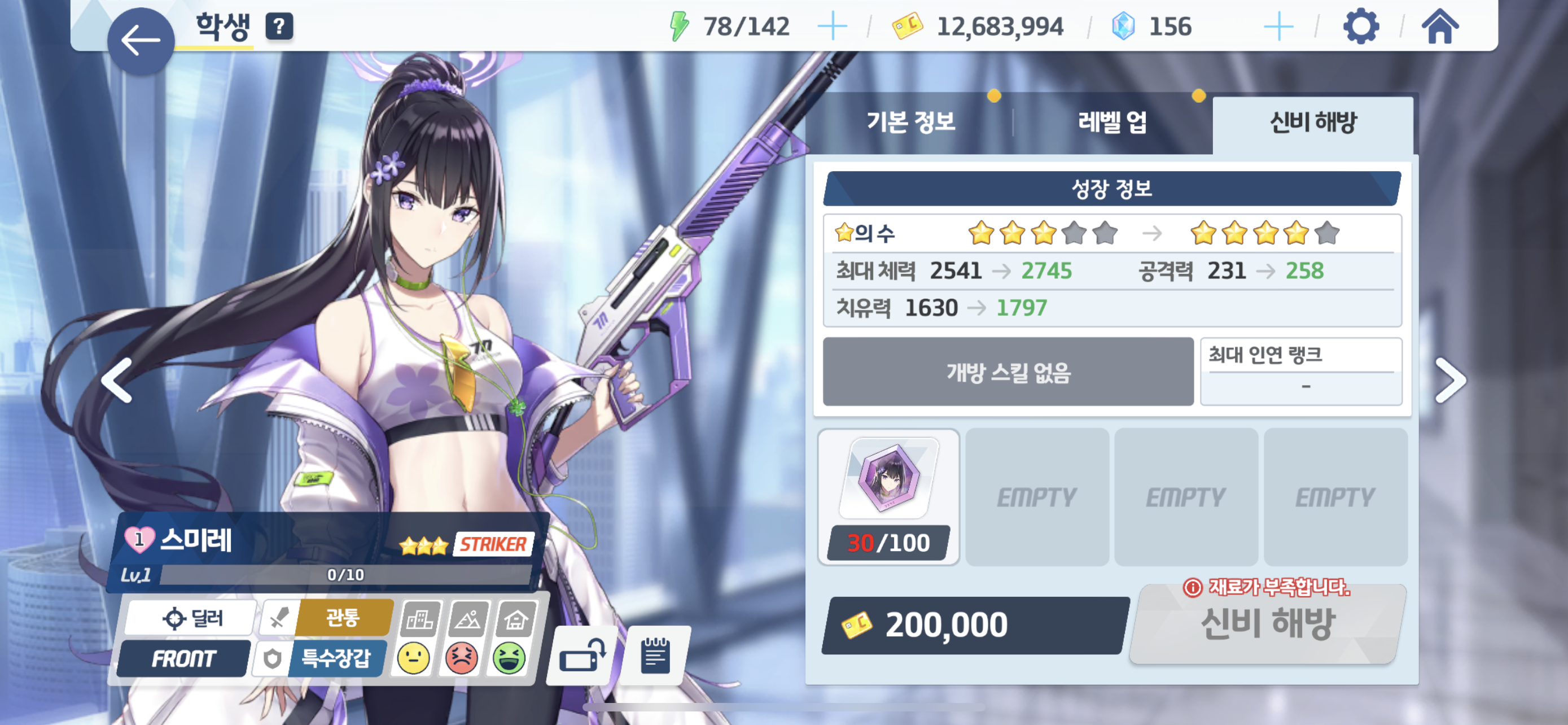
Task: Go back using the arrow button
Action: [141, 41]
